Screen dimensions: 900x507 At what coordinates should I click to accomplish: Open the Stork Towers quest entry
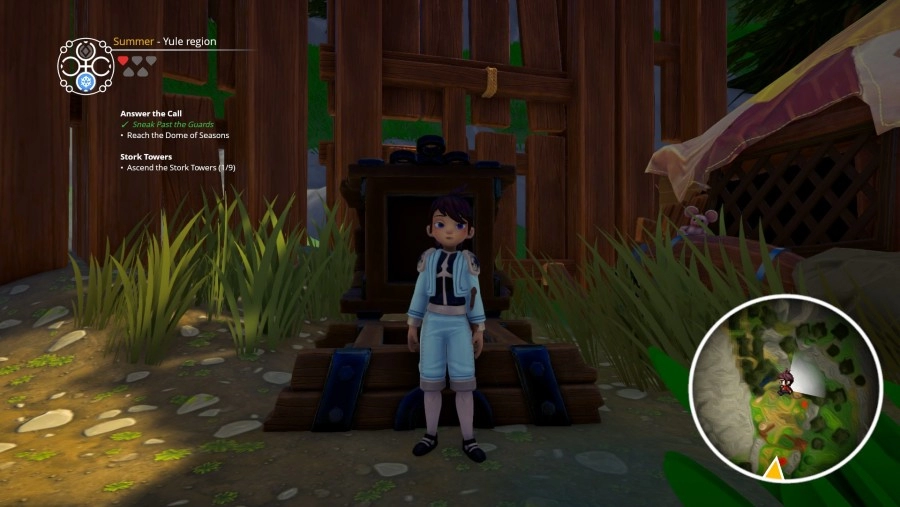146,156
